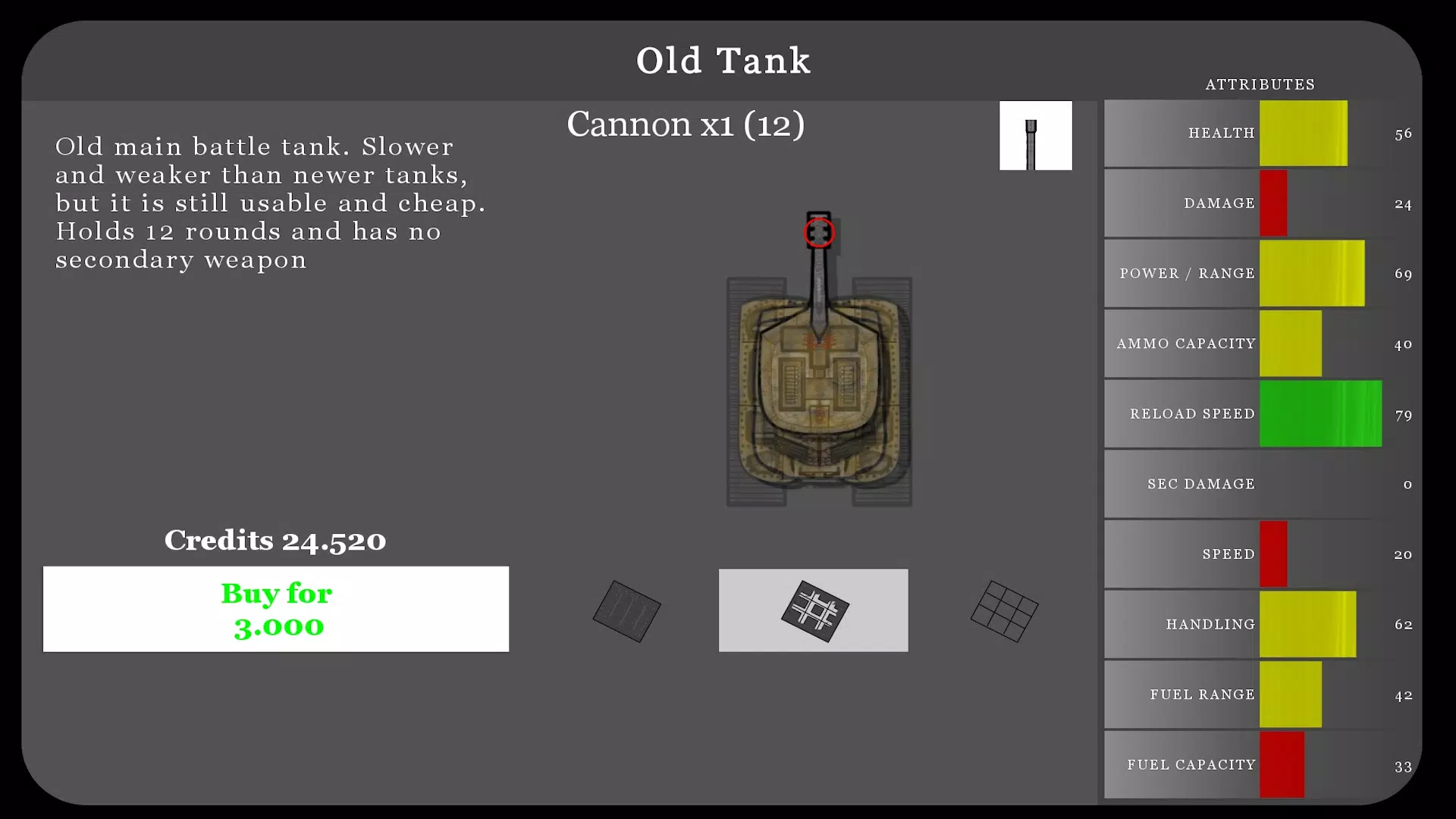
Task: Toggle the Fuel Capacity attribute row
Action: point(1259,765)
